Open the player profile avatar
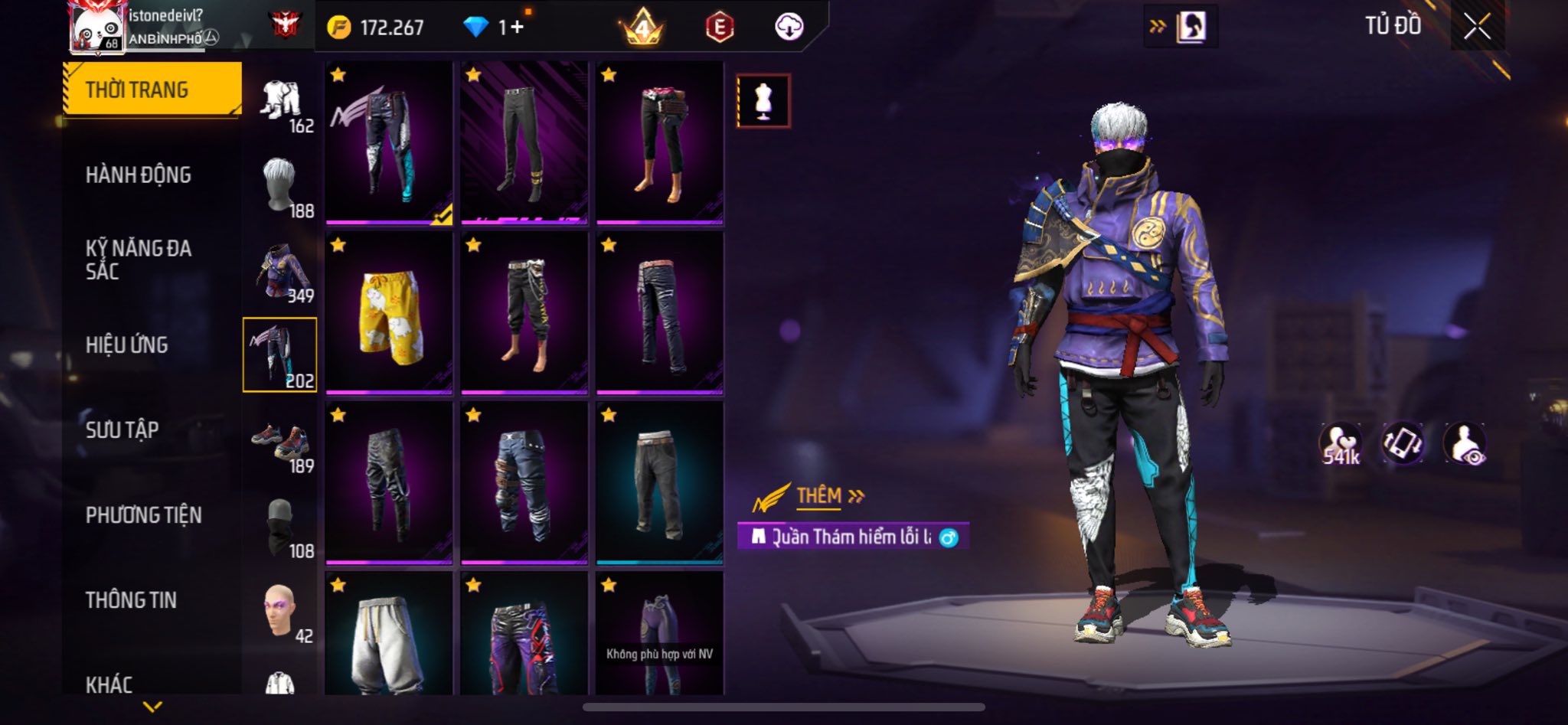 [x=97, y=28]
